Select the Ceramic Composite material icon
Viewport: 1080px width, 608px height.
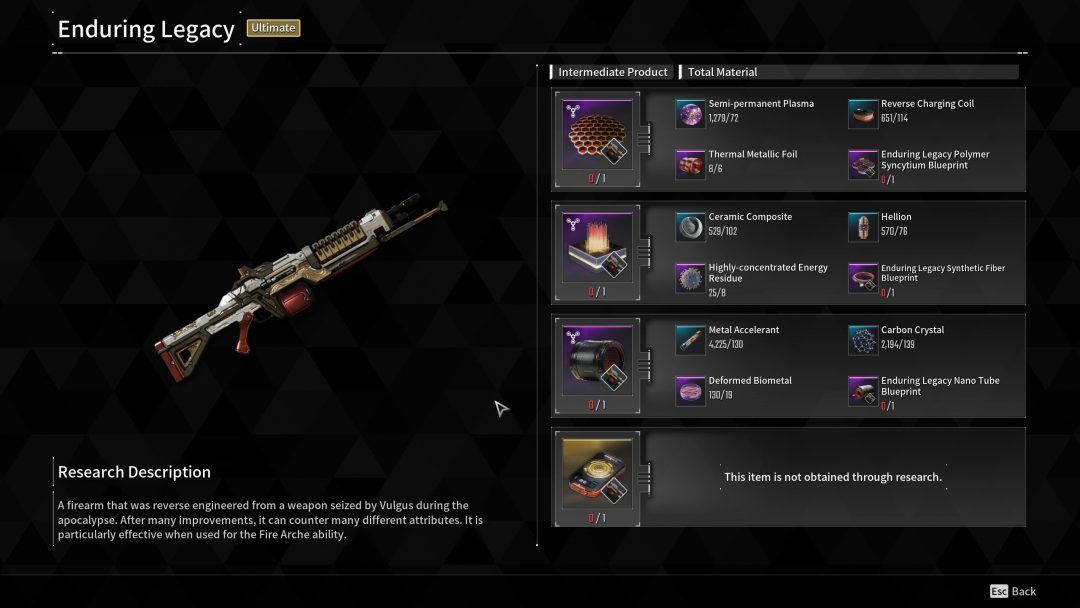coord(690,227)
